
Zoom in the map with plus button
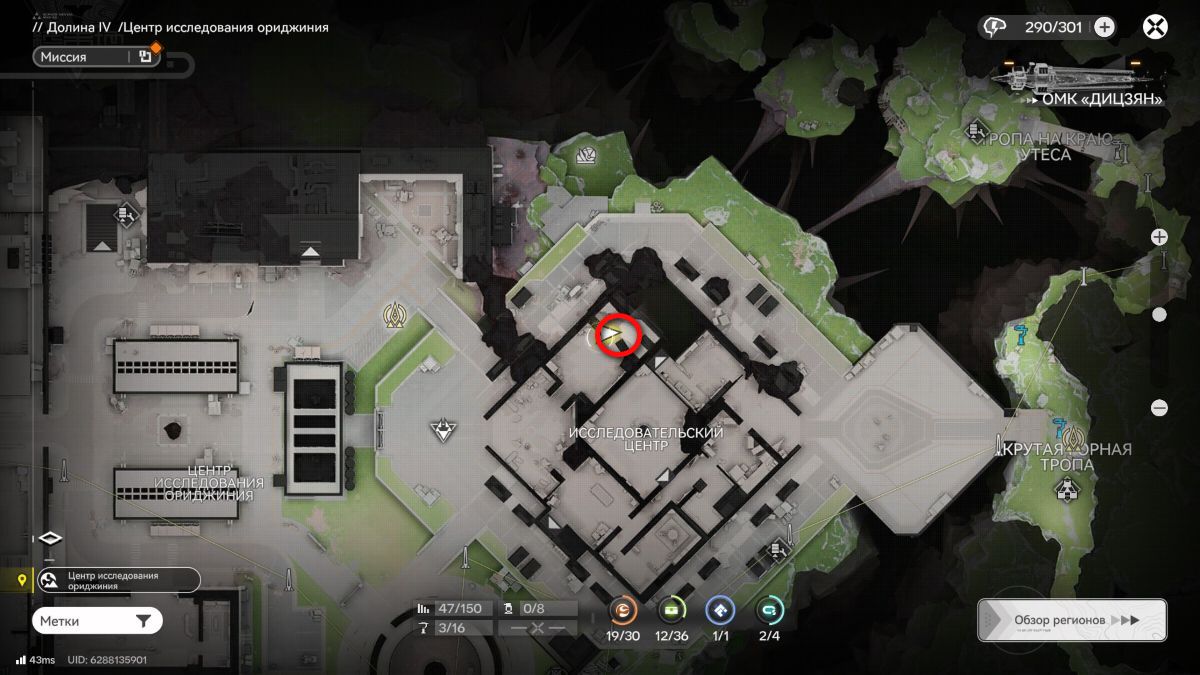(x=1159, y=237)
